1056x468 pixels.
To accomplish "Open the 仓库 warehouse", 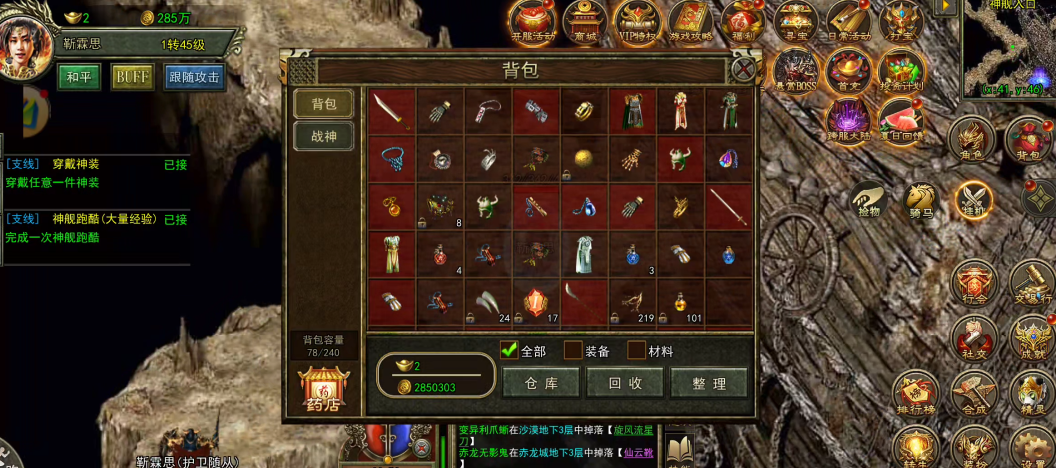I will (x=541, y=382).
